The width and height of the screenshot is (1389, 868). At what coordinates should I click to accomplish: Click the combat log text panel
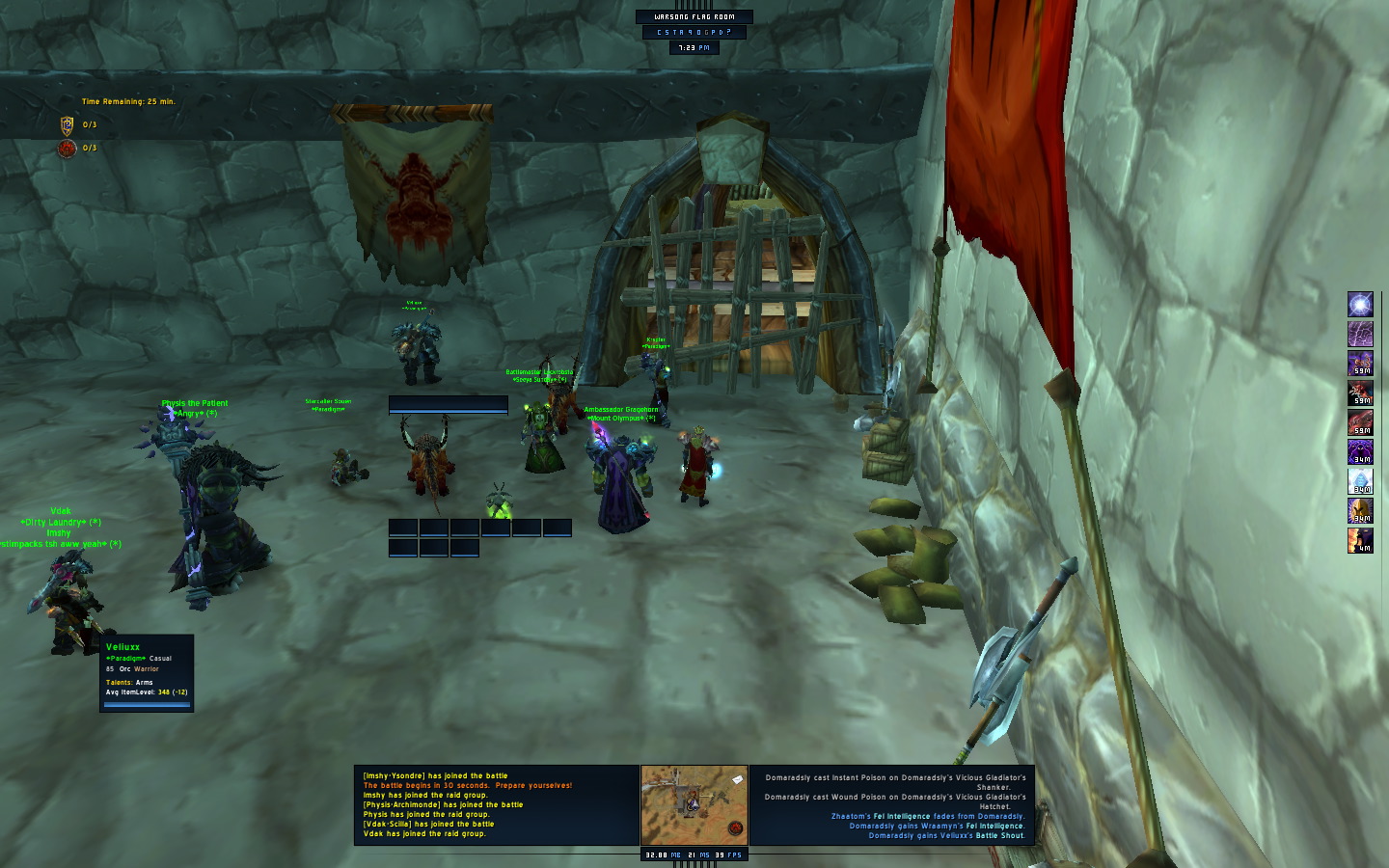tap(892, 805)
